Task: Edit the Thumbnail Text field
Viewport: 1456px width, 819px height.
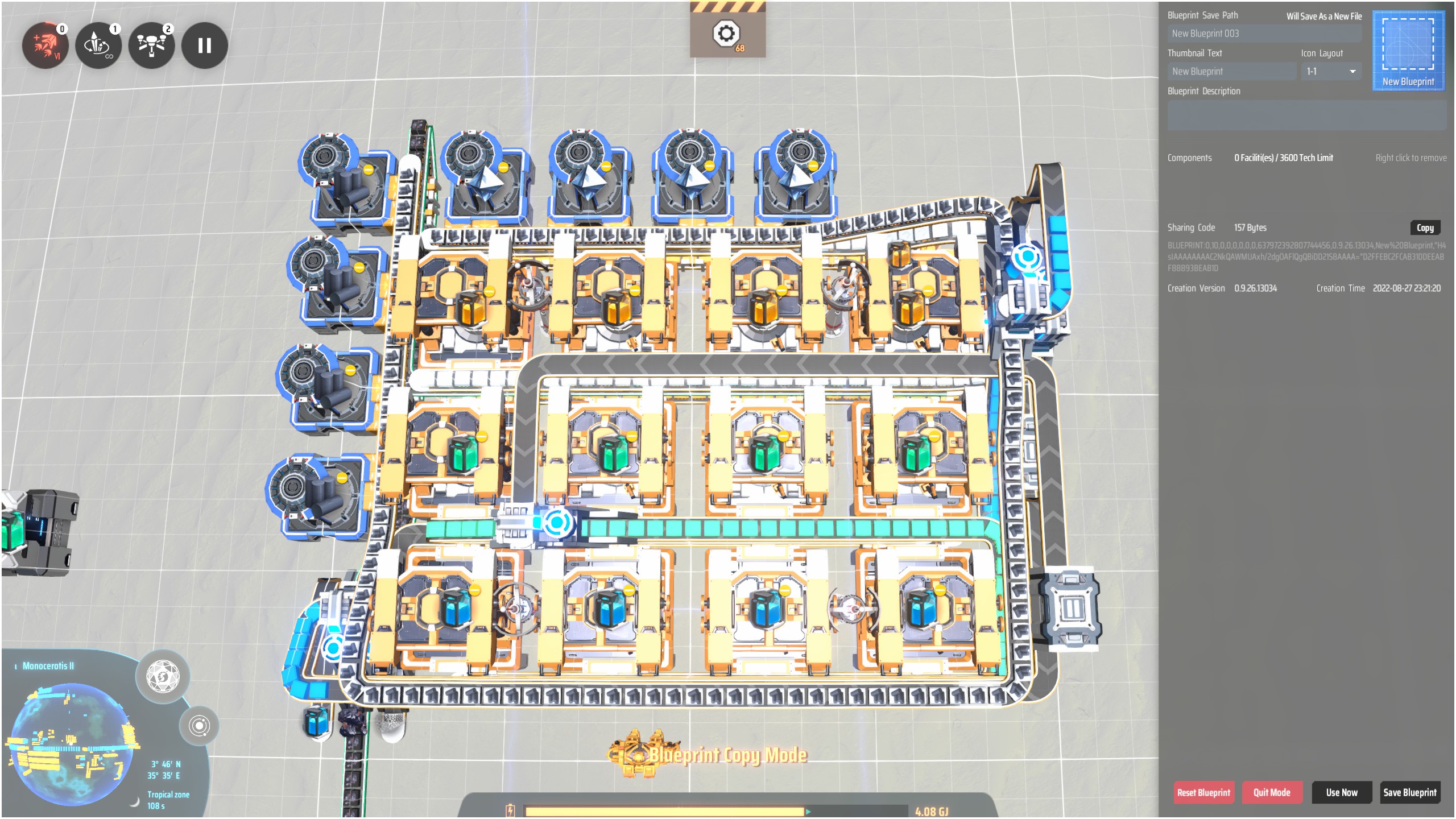Action: pyautogui.click(x=1232, y=71)
